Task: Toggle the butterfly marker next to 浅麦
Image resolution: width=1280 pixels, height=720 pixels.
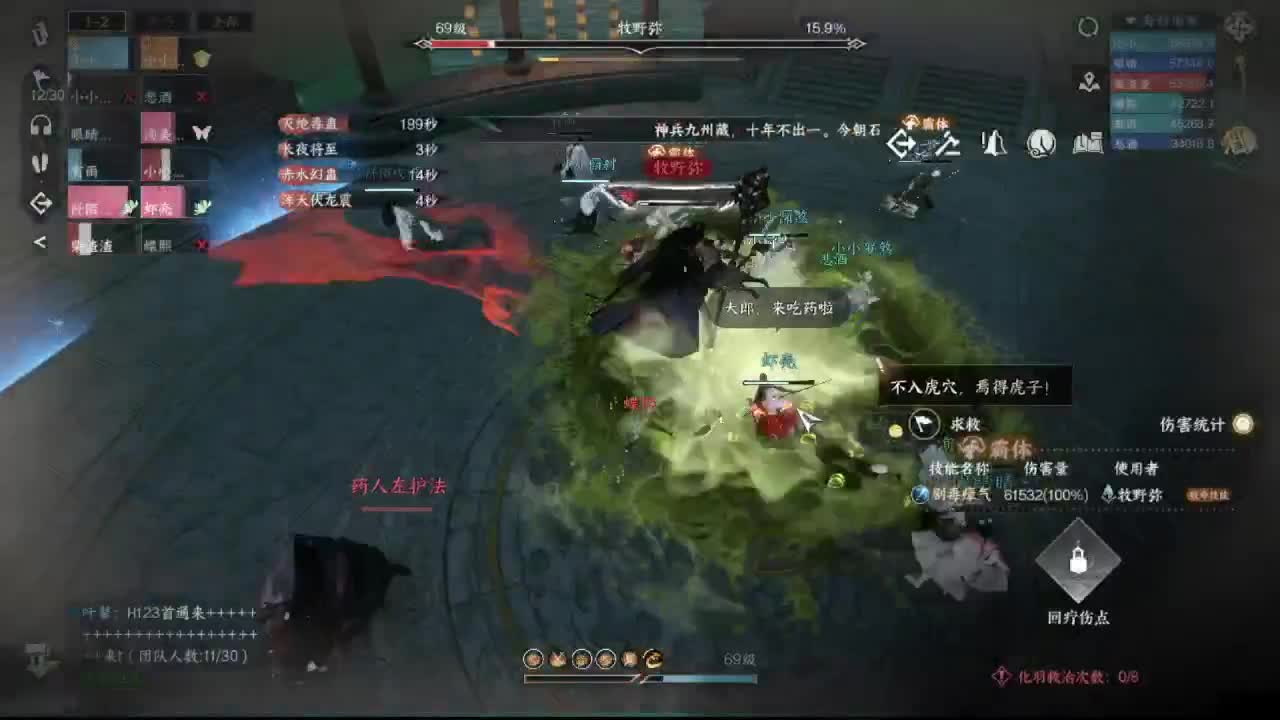Action: click(202, 132)
